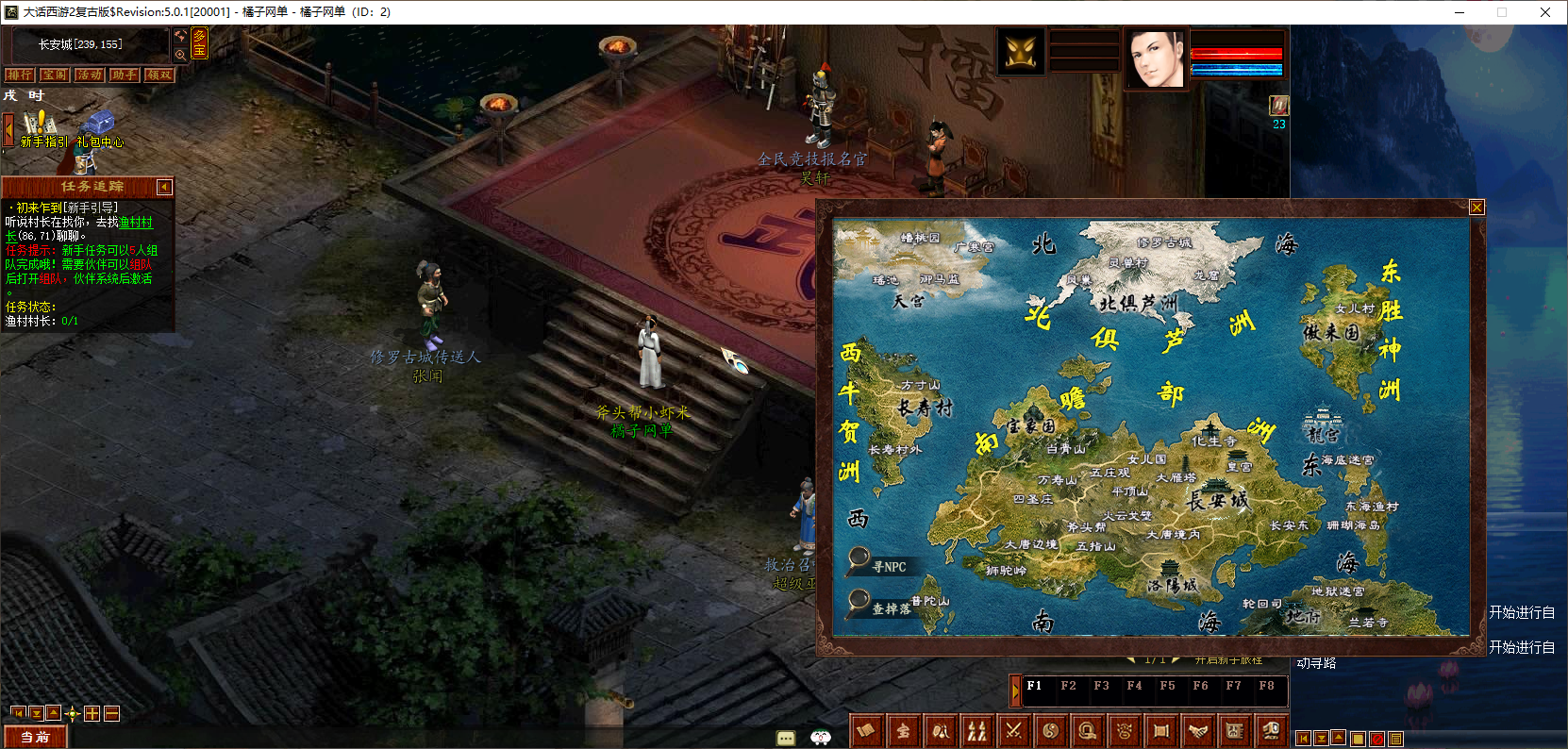Click the 多宝 button
The height and width of the screenshot is (749, 1568).
coord(199,43)
